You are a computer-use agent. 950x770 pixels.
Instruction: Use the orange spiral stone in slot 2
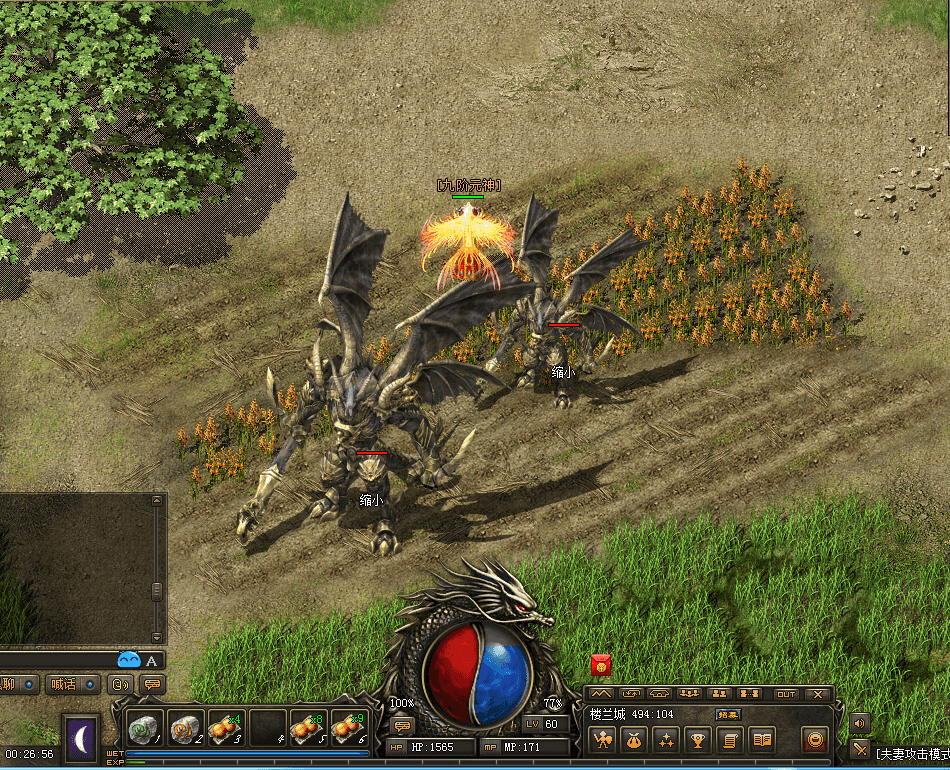tap(185, 728)
